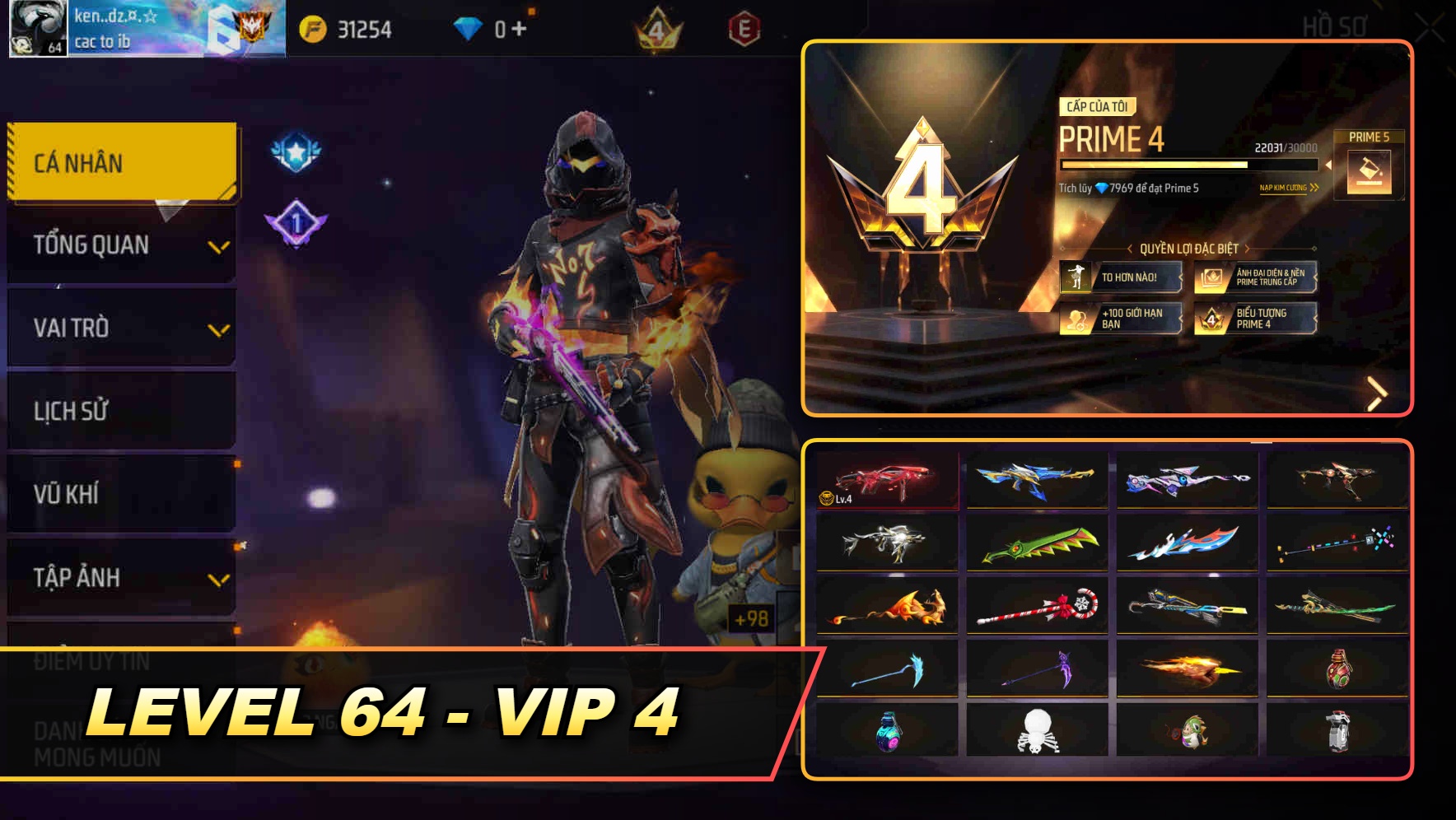Expand the TỔNG QUAN menu

tap(120, 245)
